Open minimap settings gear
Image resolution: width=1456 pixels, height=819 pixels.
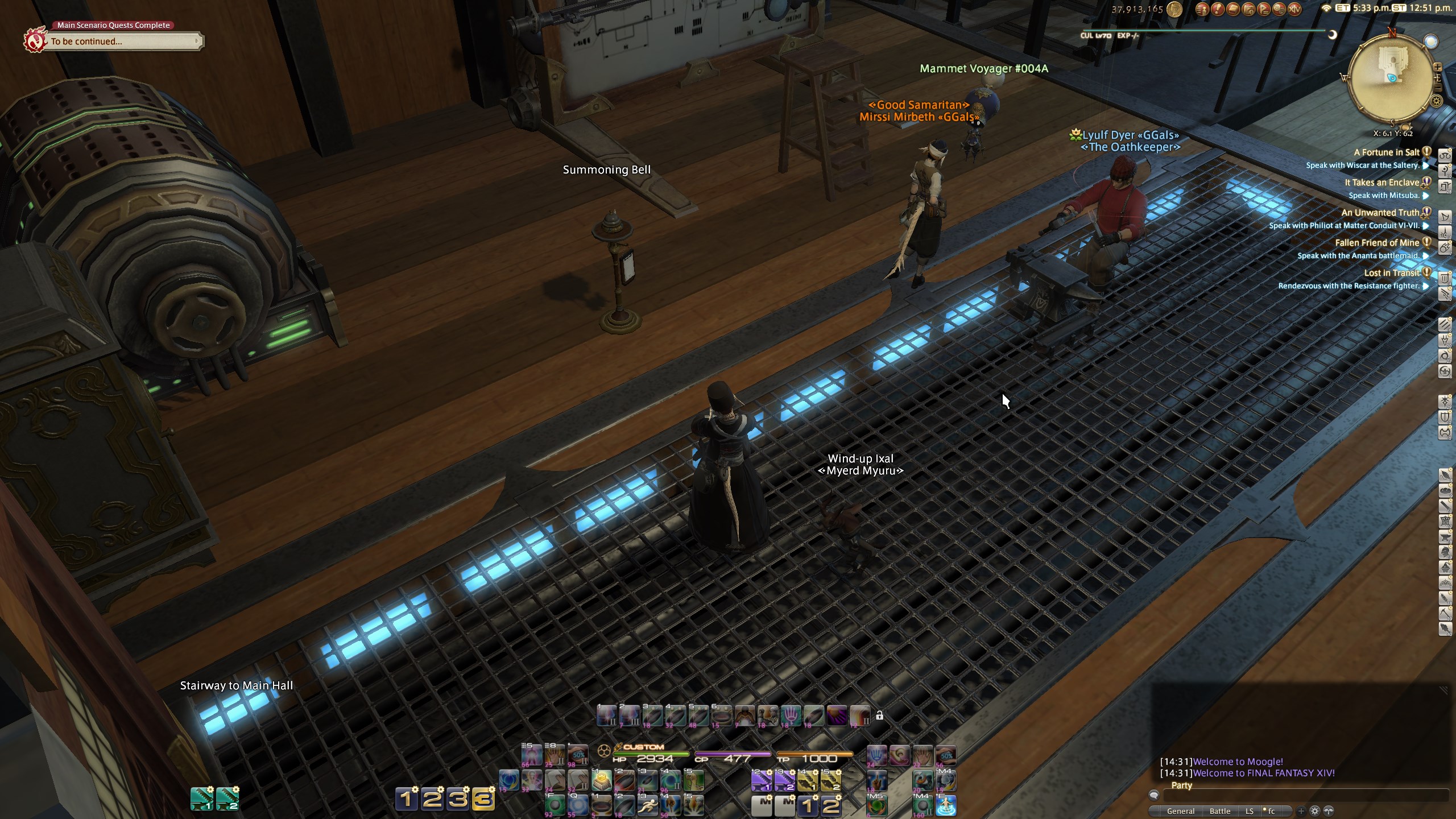click(1437, 101)
